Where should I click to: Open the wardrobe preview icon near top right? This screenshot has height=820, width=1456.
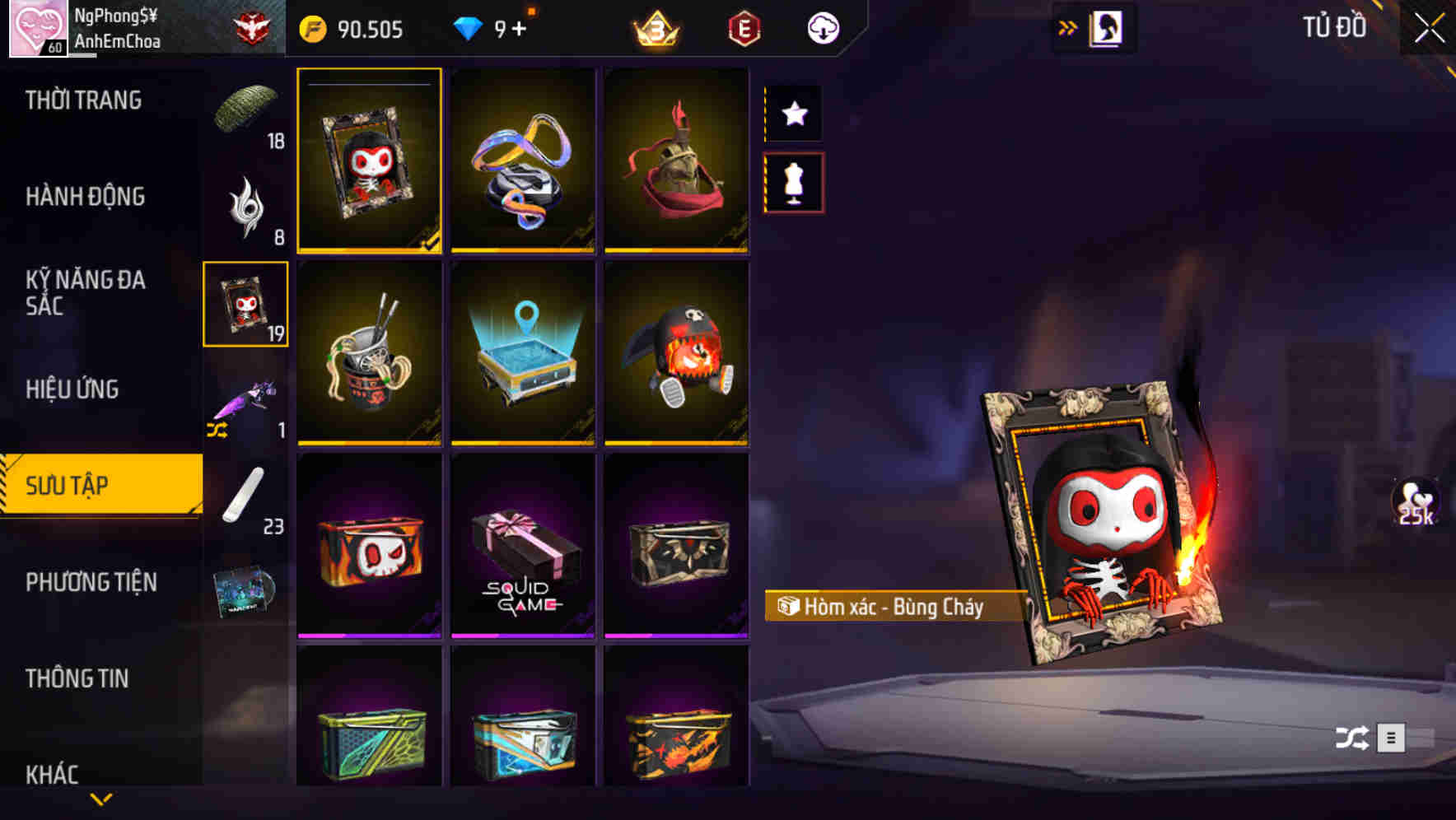[x=1105, y=26]
